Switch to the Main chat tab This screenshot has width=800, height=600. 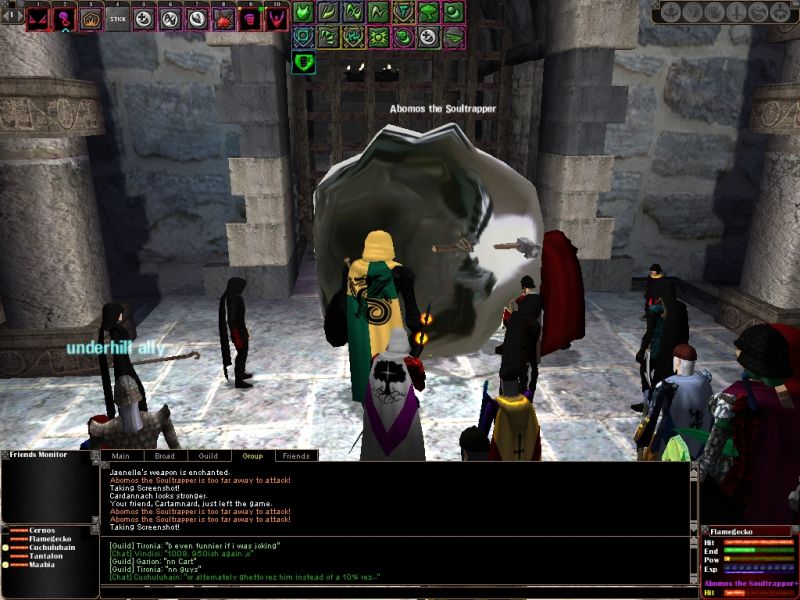pos(122,456)
